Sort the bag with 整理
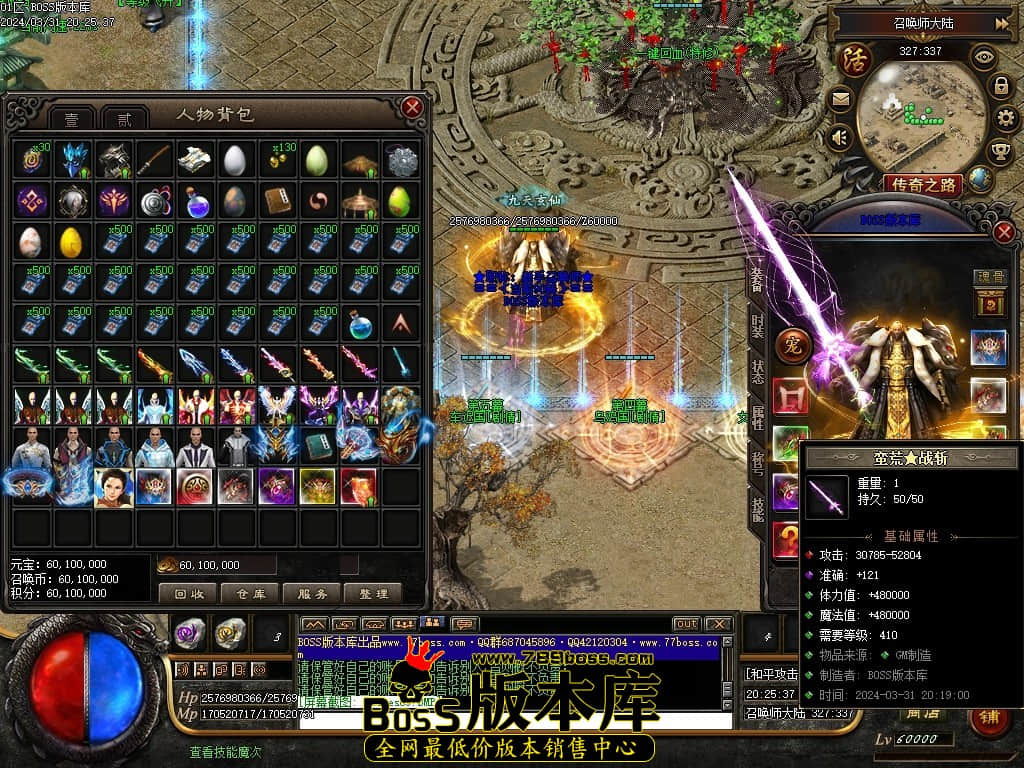1024x768 pixels. click(x=373, y=593)
